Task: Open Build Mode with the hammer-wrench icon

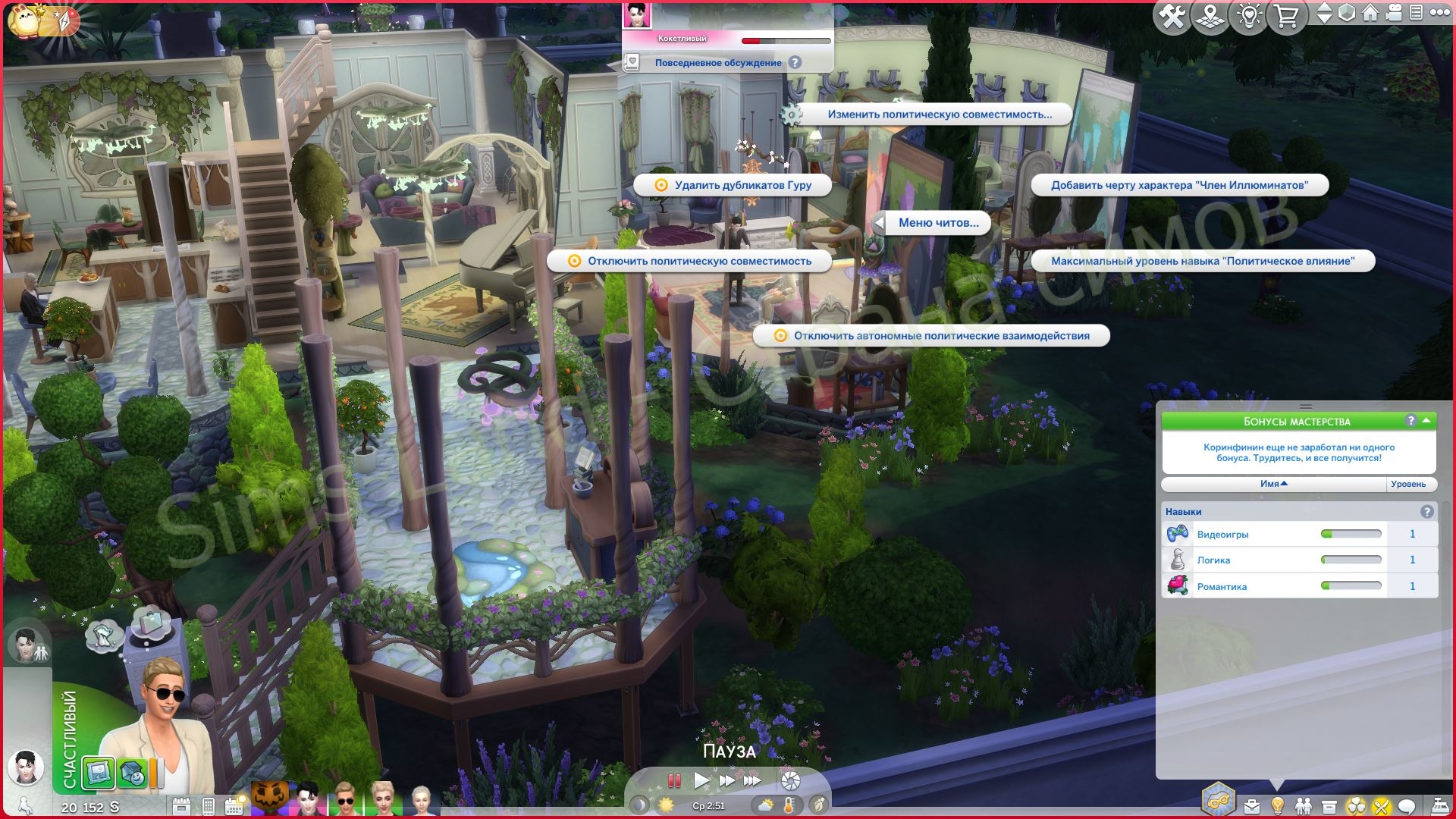Action: [x=1172, y=17]
